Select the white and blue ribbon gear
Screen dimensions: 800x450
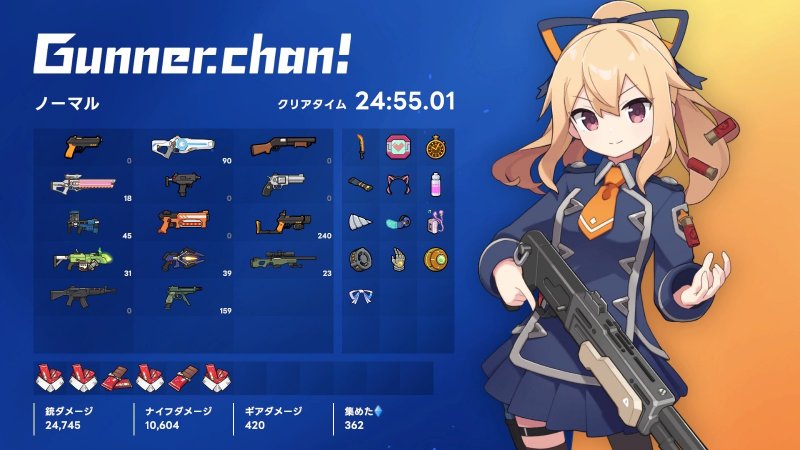[x=360, y=296]
